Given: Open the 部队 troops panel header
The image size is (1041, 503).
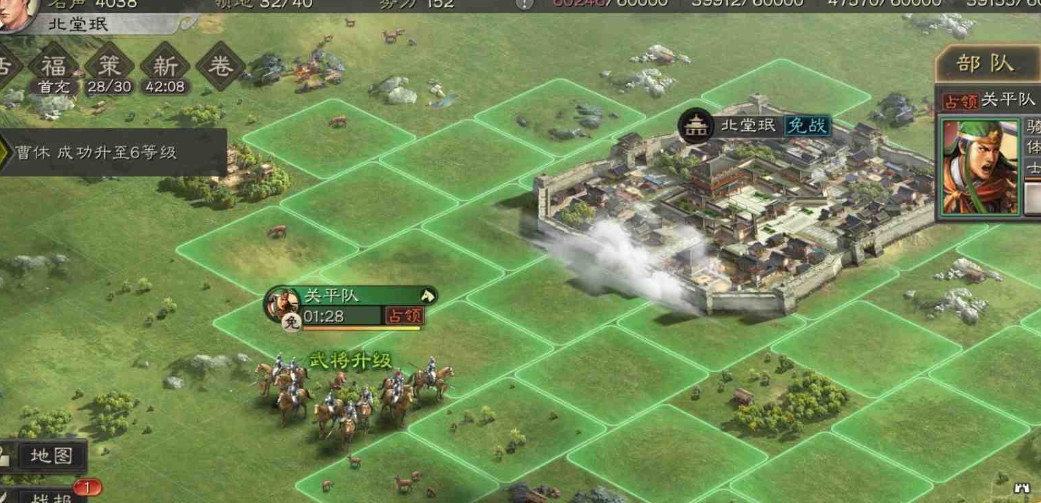Looking at the screenshot, I should [x=985, y=65].
